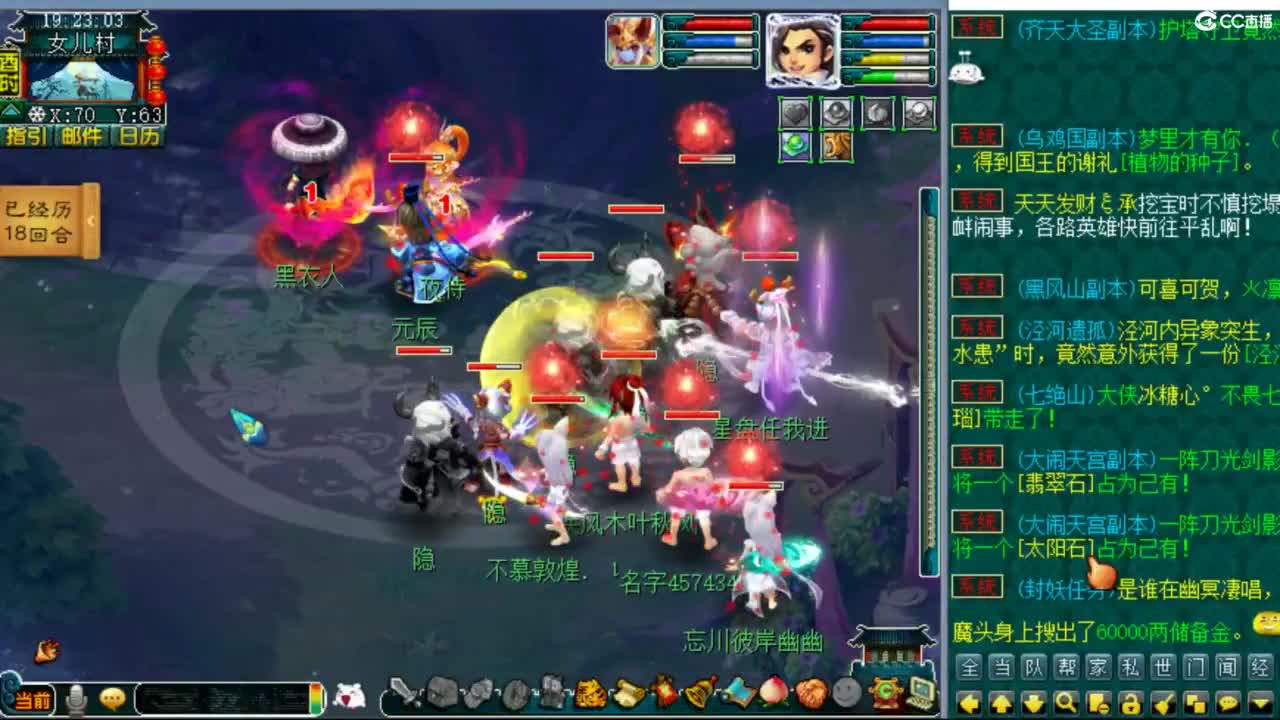Image resolution: width=1280 pixels, height=720 pixels.
Task: Click the yellow left-arrow icon in the chat panel
Action: coord(969,701)
